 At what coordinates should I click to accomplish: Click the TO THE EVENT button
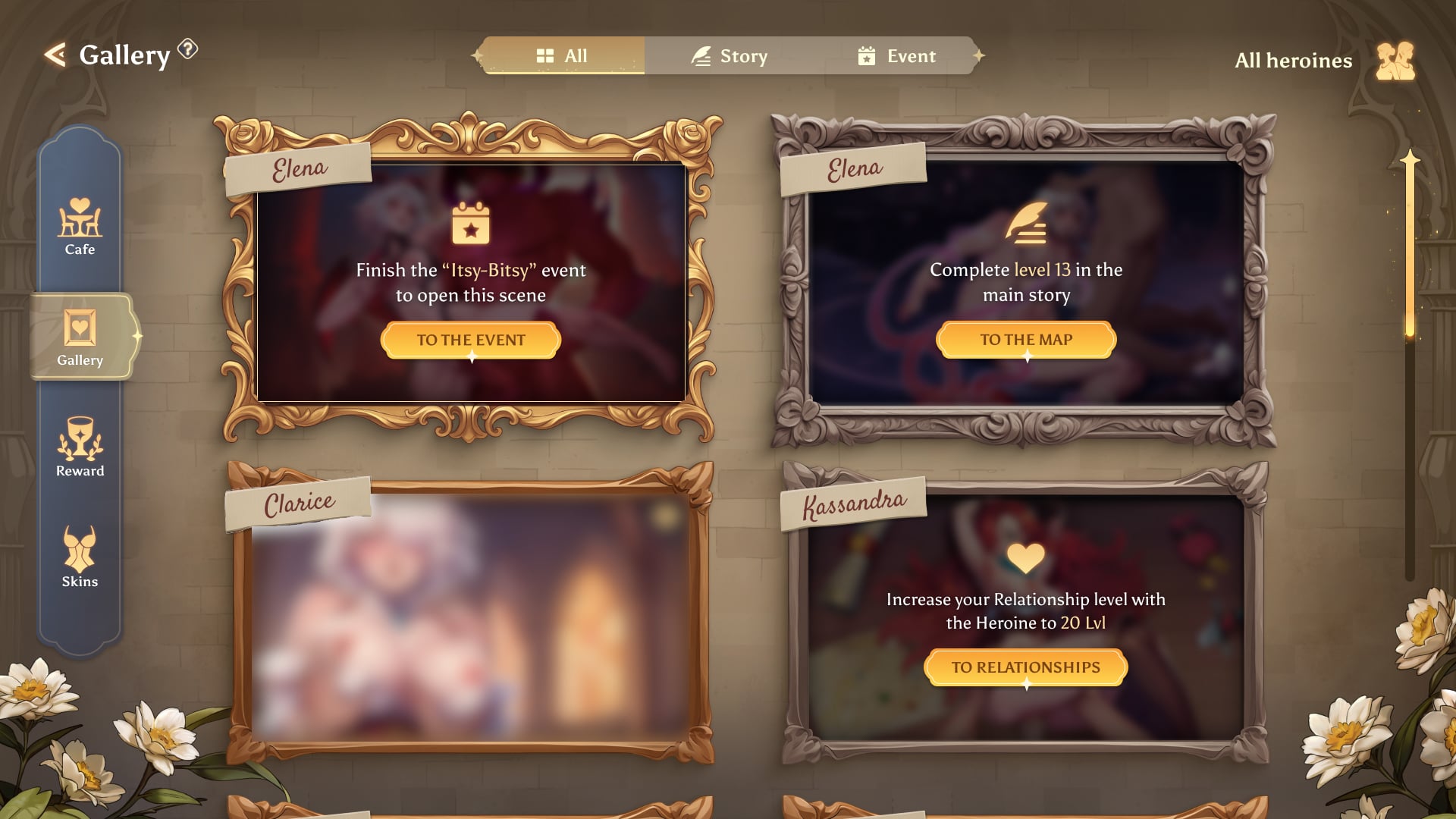pos(470,340)
